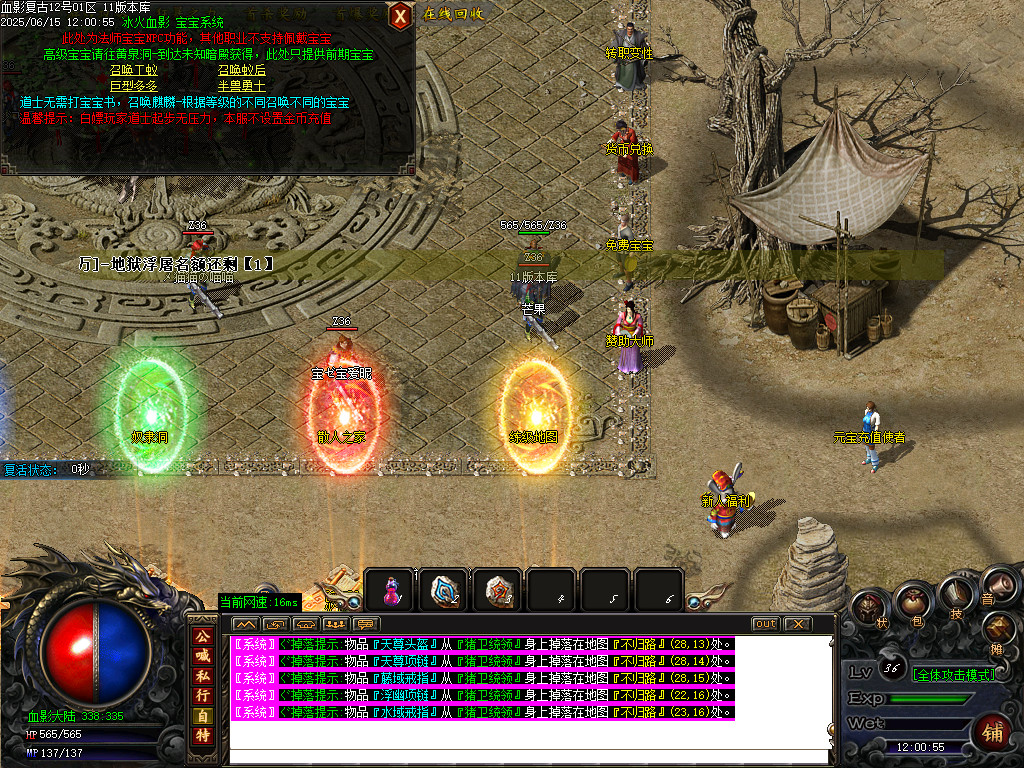The width and height of the screenshot is (1024, 768).
Task: Pick the 巨型多多 pet option
Action: (x=133, y=86)
